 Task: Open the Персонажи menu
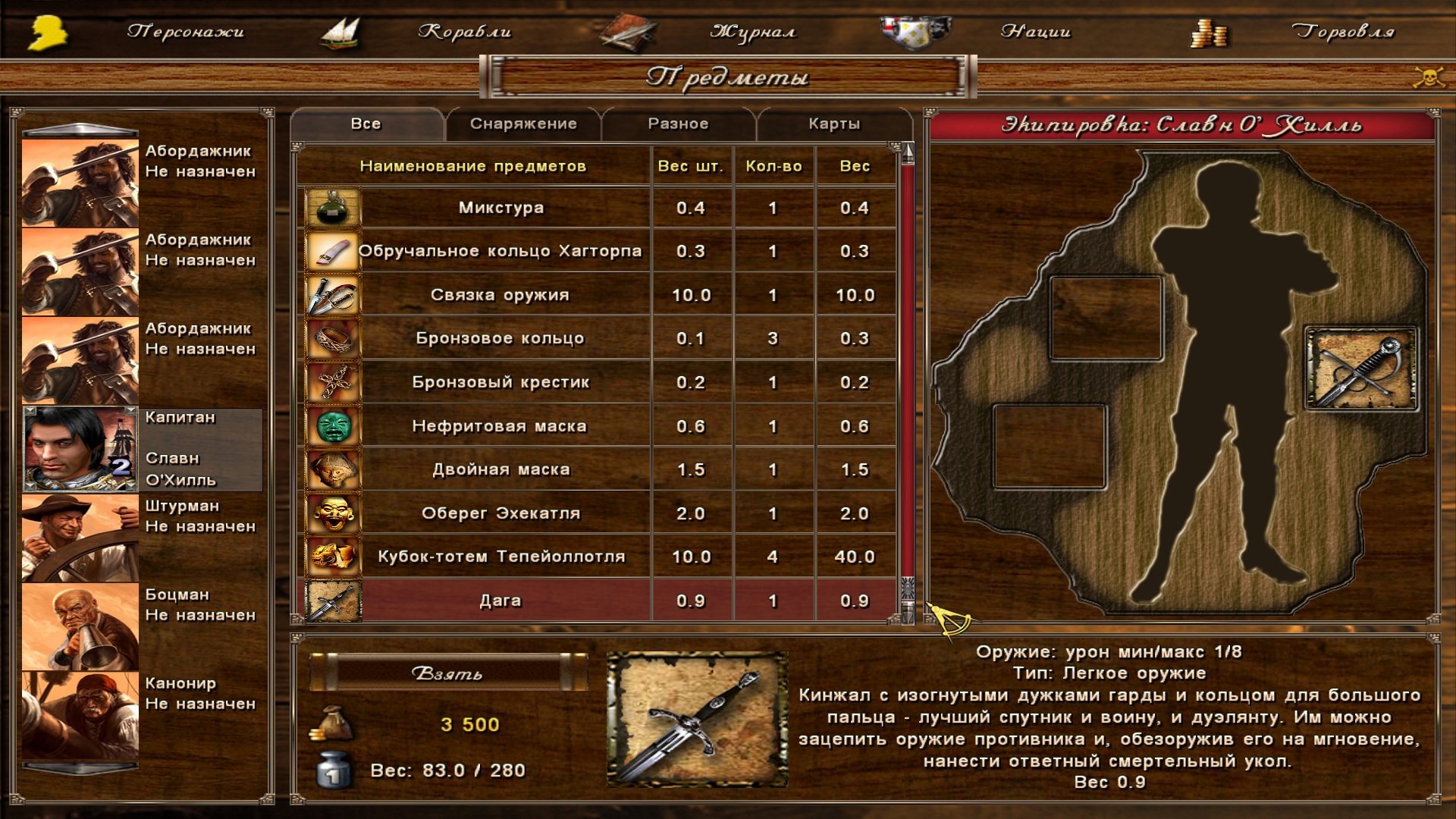click(x=185, y=32)
